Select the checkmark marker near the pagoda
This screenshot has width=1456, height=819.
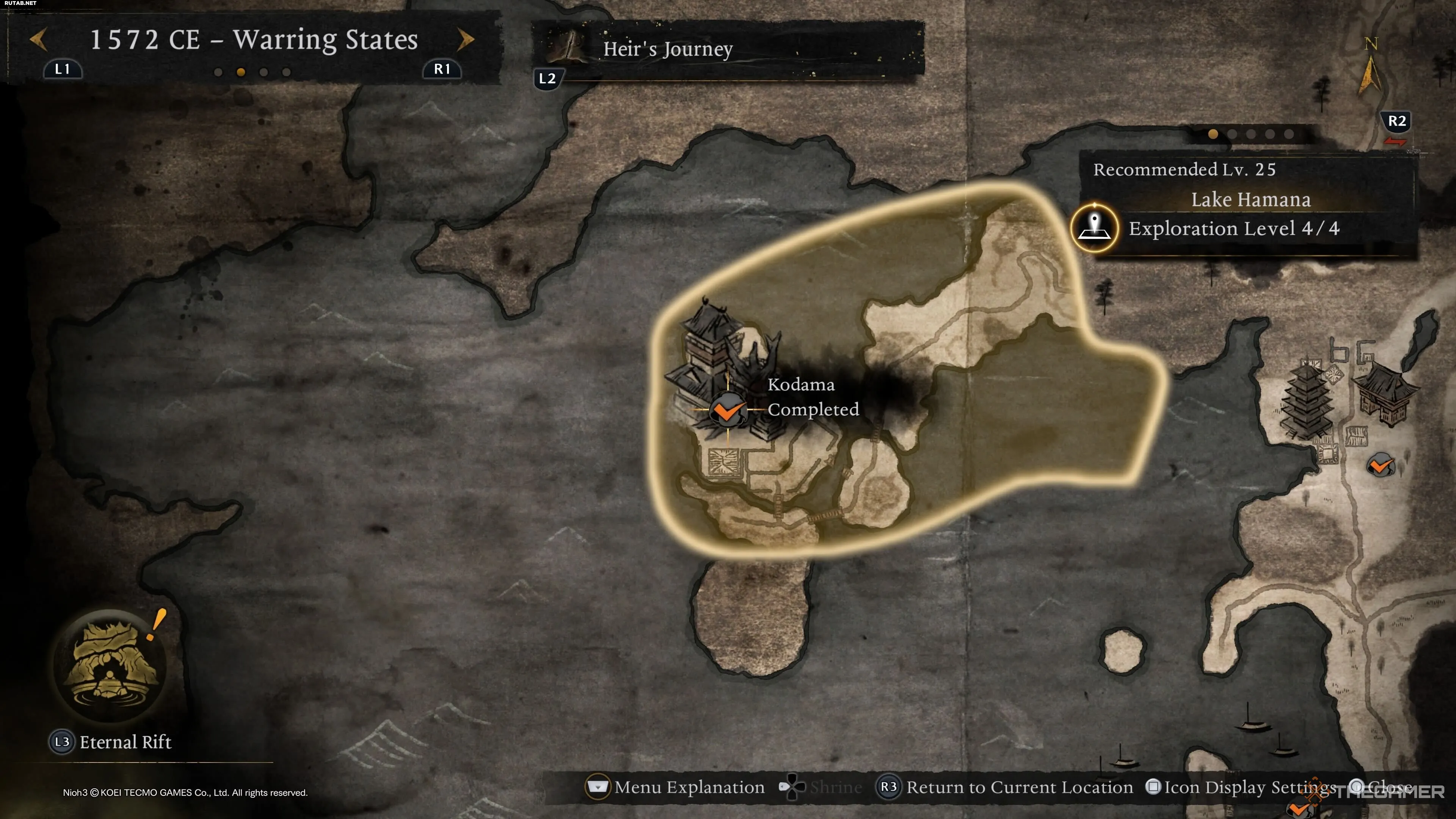click(1380, 466)
